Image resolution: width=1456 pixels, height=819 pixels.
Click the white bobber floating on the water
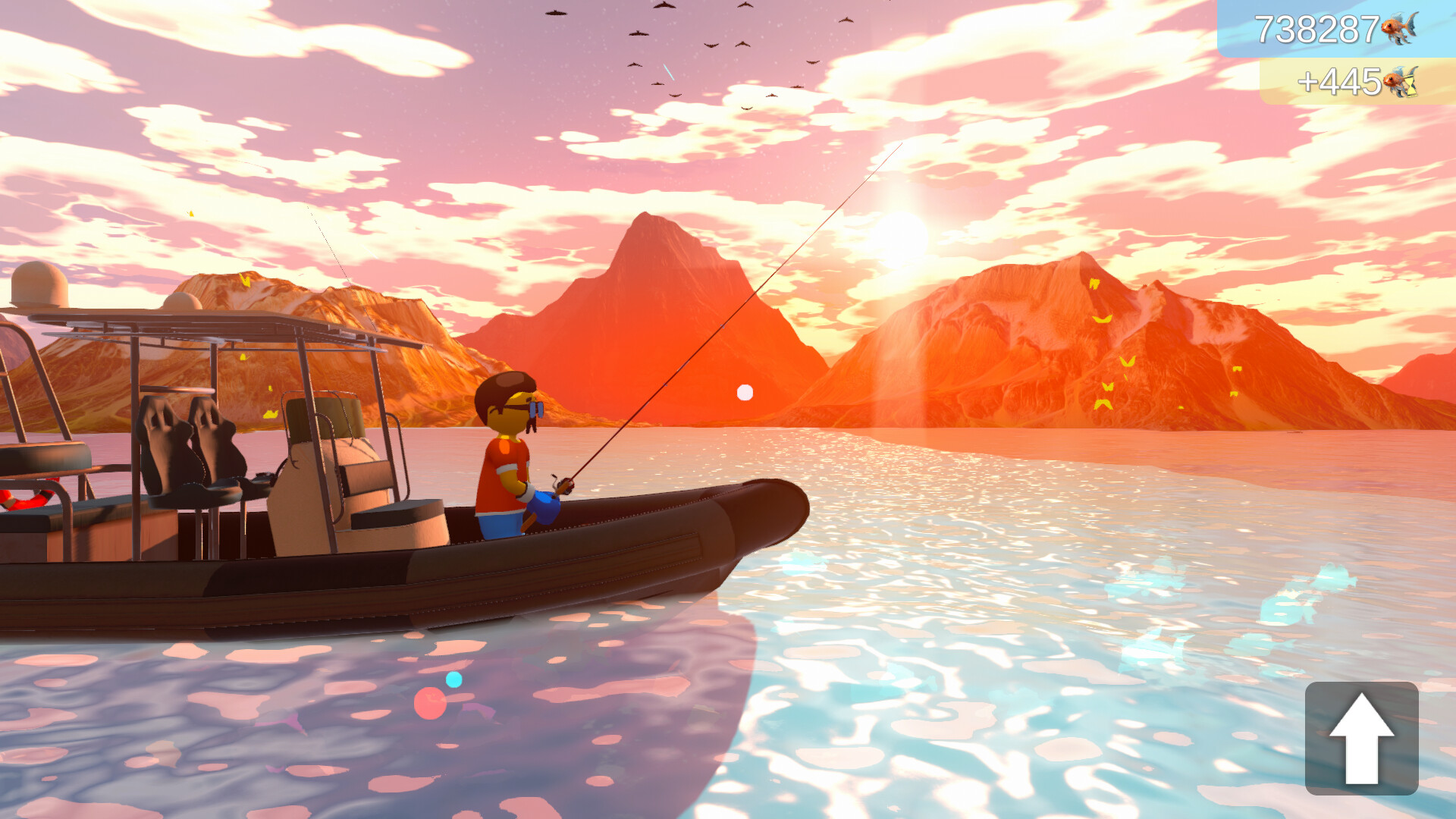pyautogui.click(x=744, y=392)
